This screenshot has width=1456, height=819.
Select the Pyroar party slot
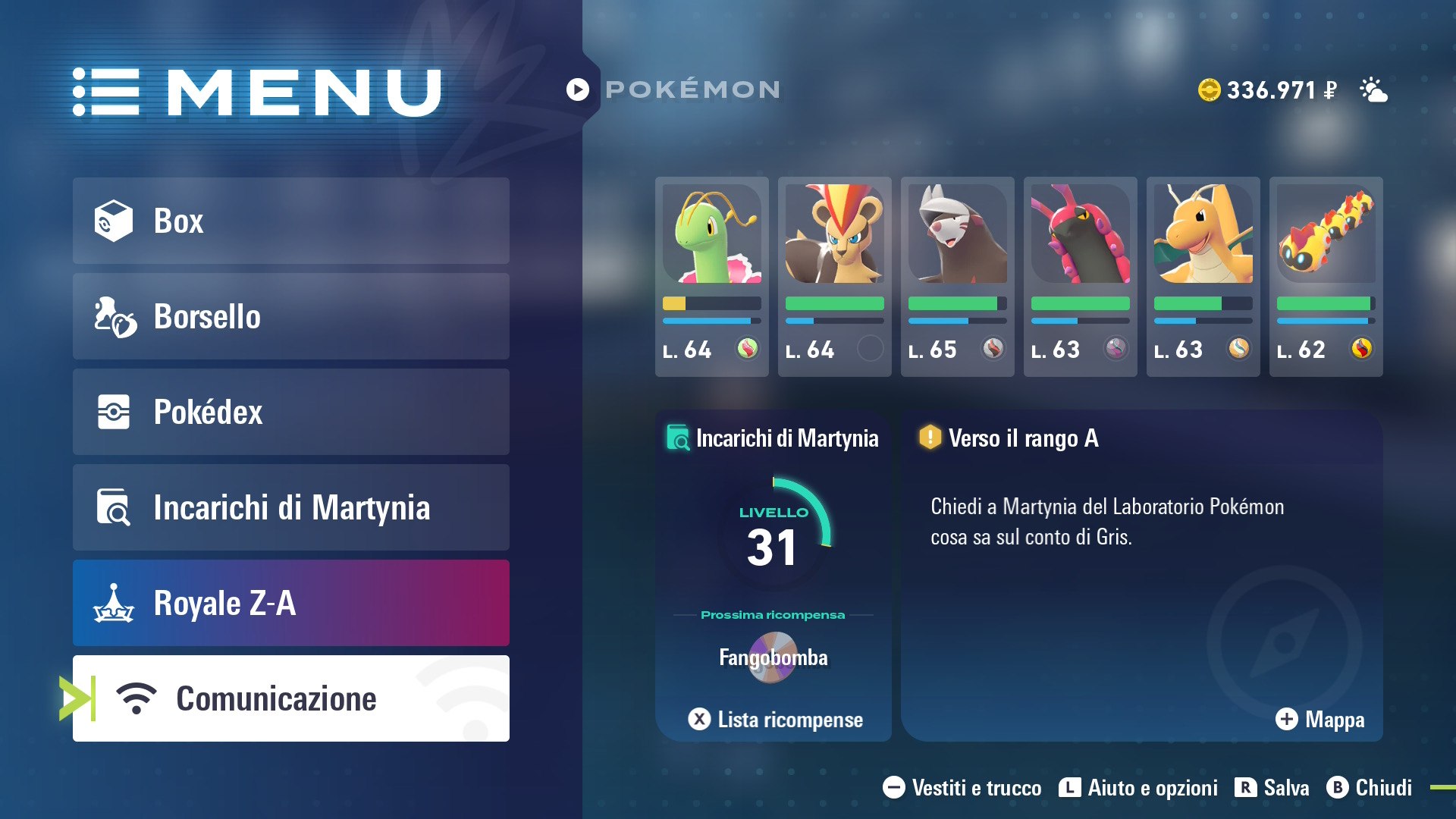tap(834, 276)
